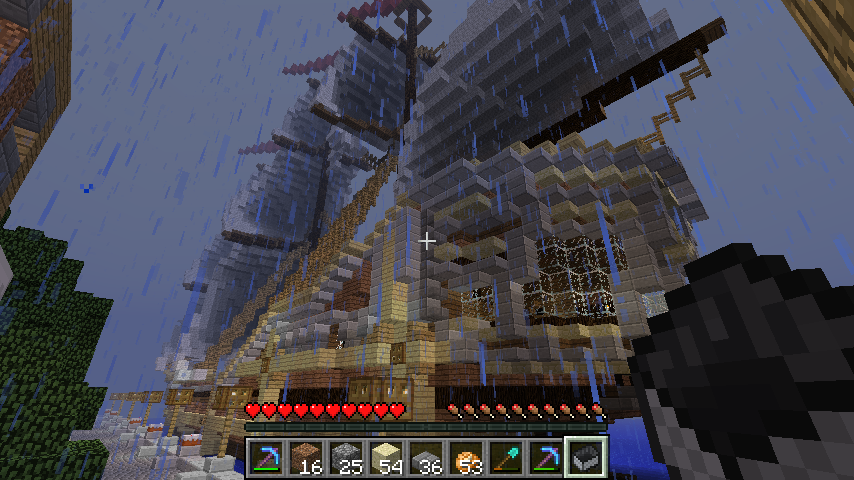The height and width of the screenshot is (480, 854).
Task: Select the minecart in the highlighted slot
Action: pyautogui.click(x=586, y=458)
